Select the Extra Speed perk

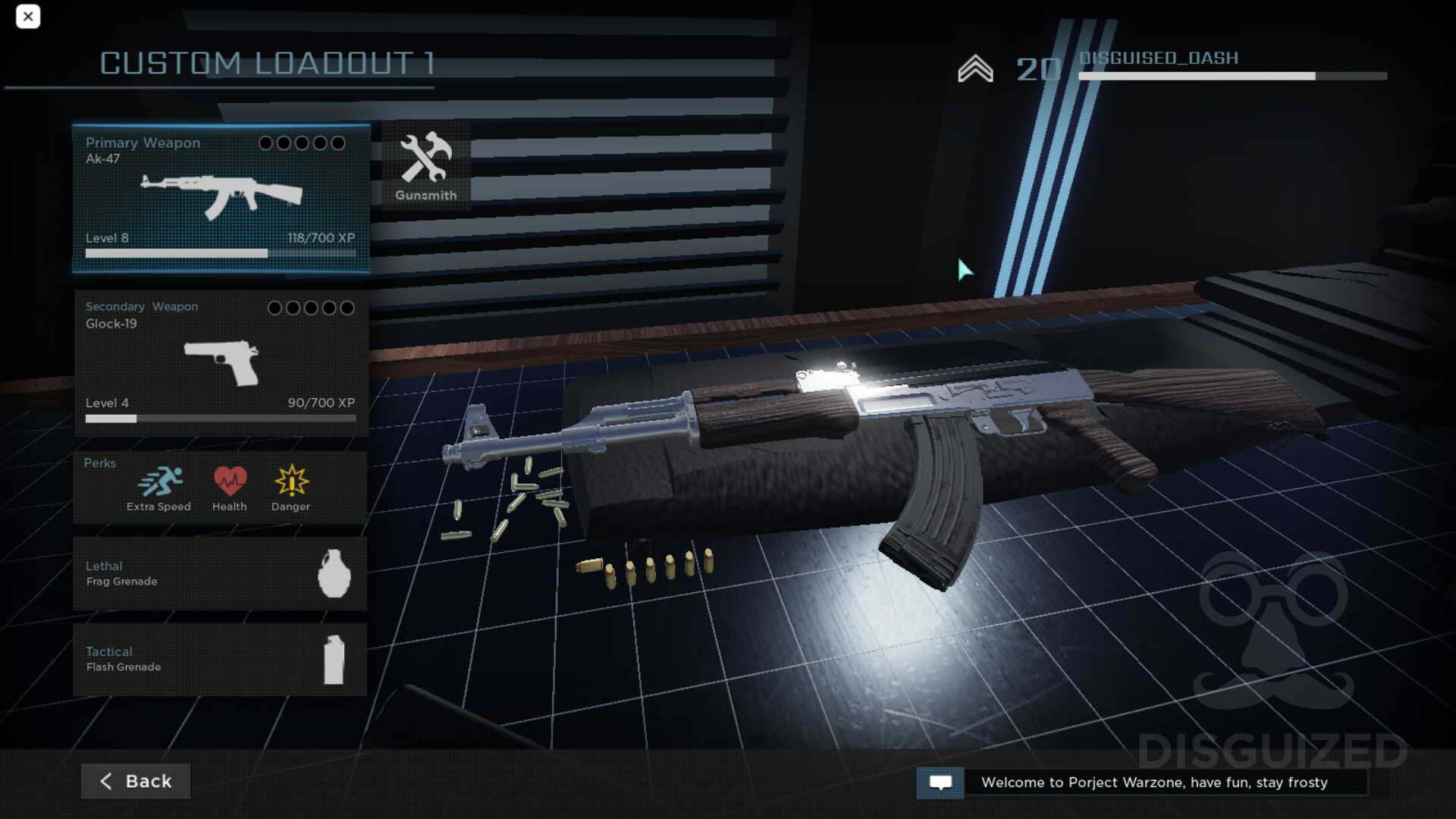159,488
